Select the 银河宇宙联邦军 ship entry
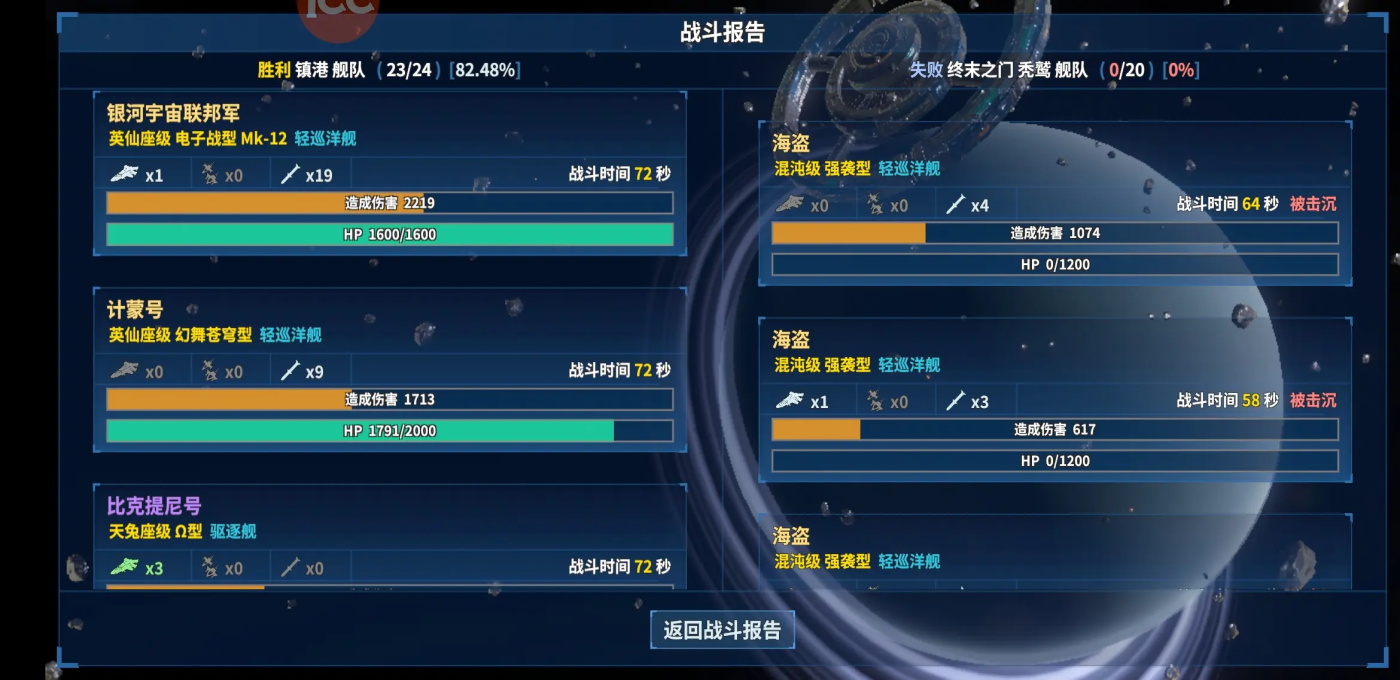The height and width of the screenshot is (680, 1400). click(389, 174)
